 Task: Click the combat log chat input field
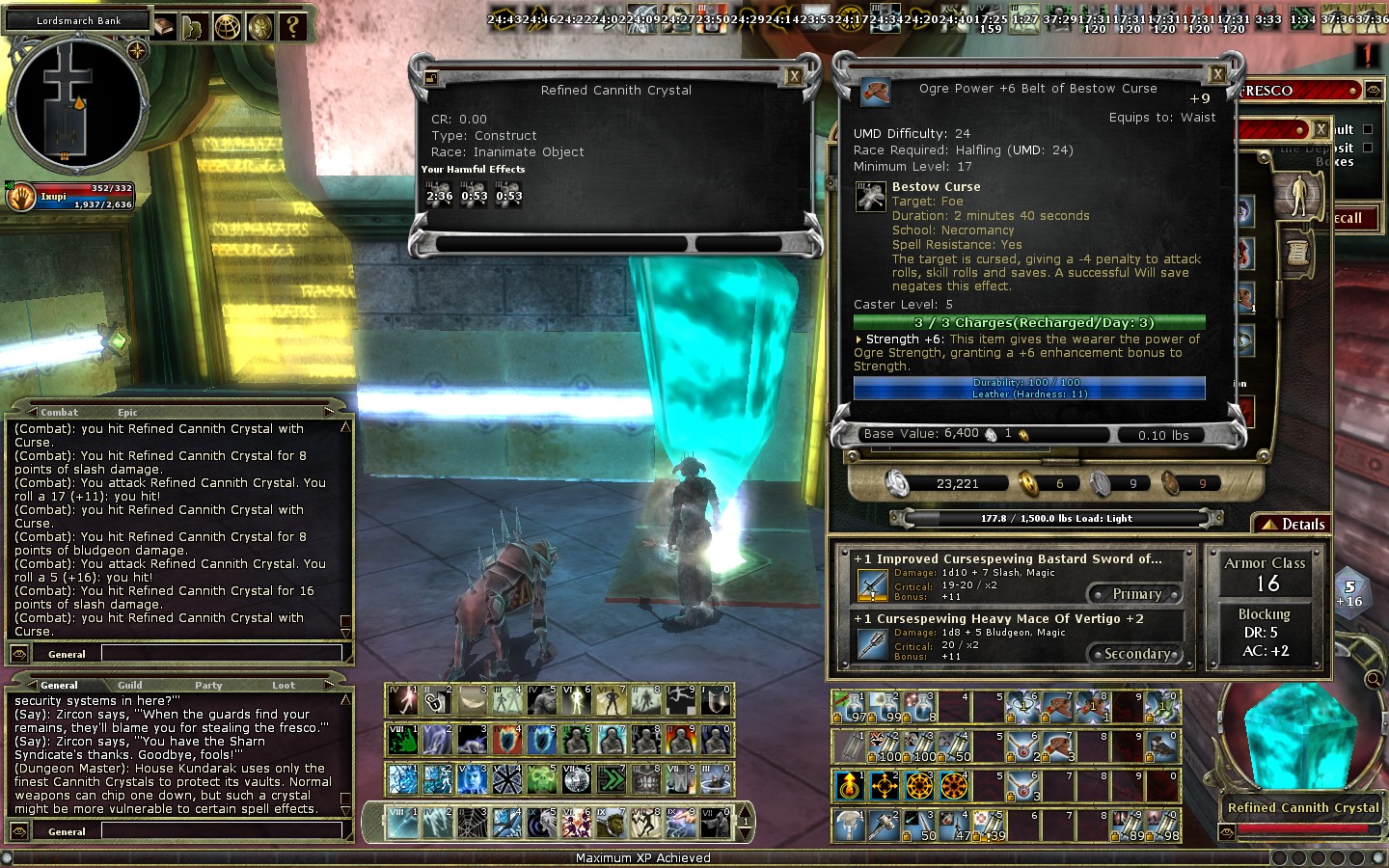[222, 654]
